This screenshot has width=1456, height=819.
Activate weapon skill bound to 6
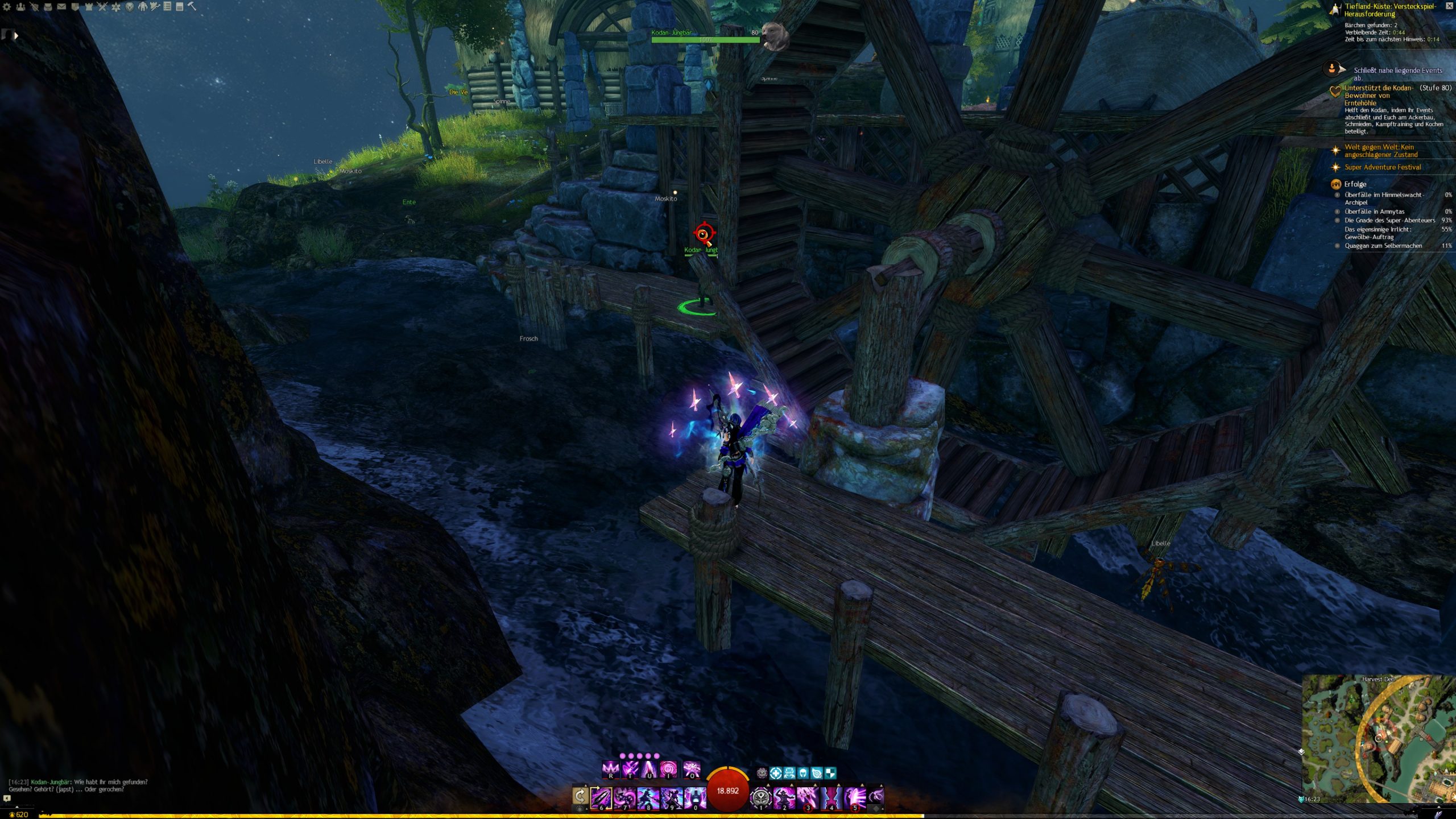point(601,797)
